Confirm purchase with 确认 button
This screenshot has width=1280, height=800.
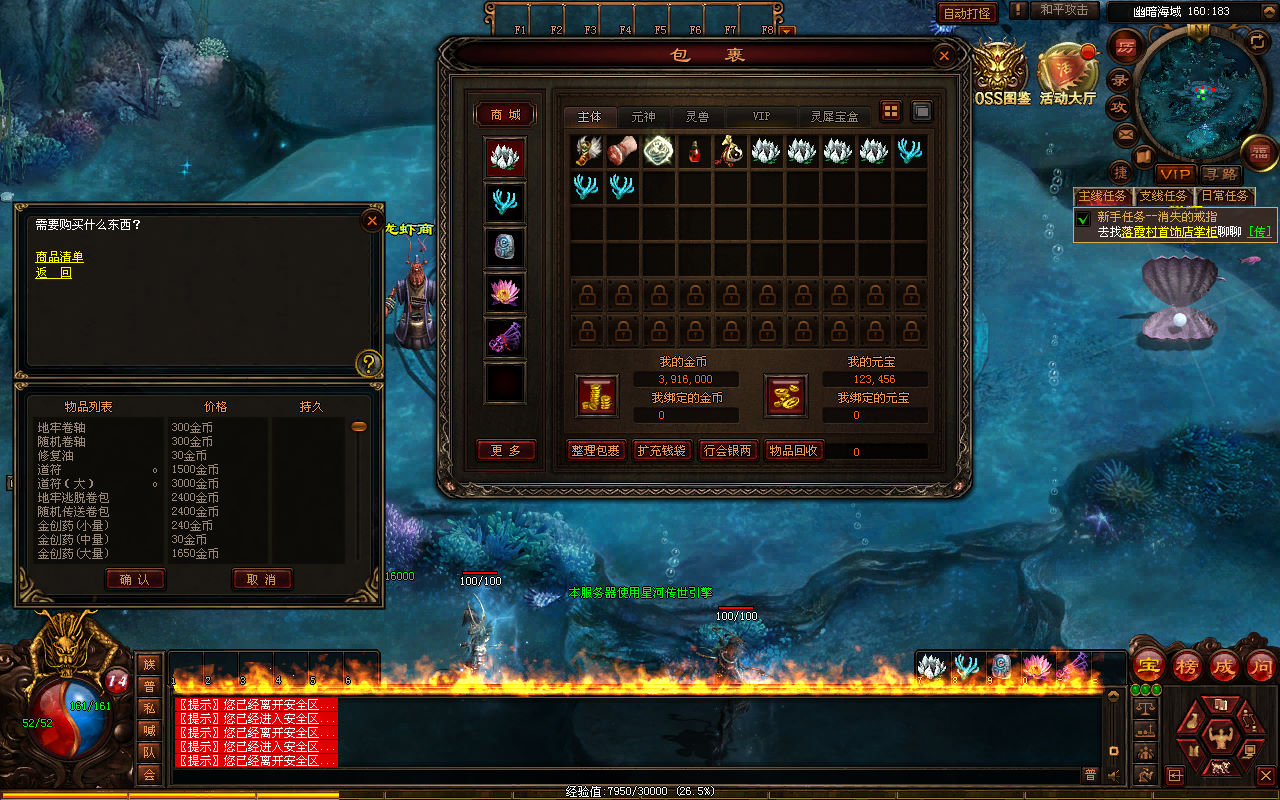tap(135, 579)
